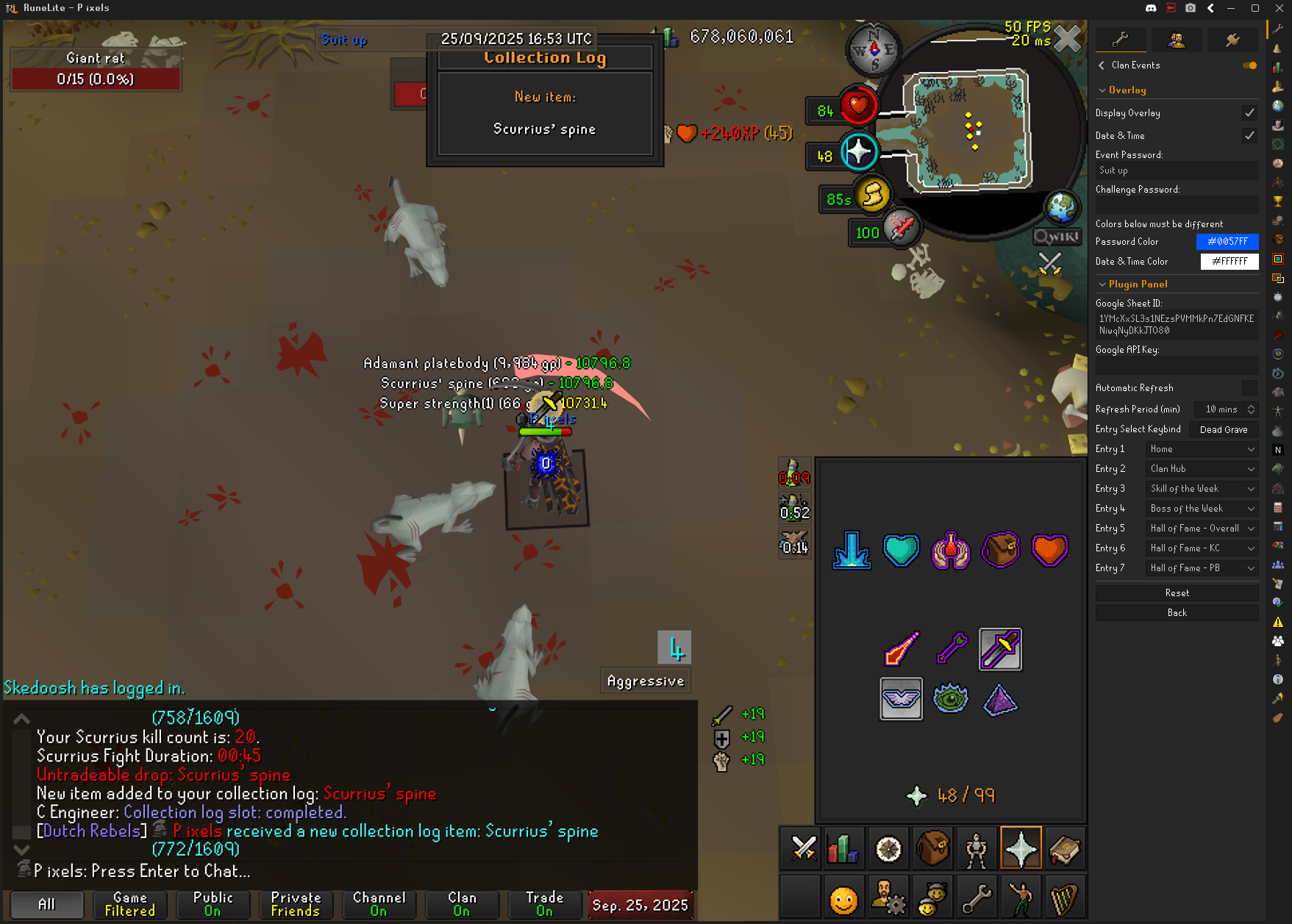Image resolution: width=1292 pixels, height=924 pixels.
Task: Minimize the RuneLite window
Action: (1230, 8)
